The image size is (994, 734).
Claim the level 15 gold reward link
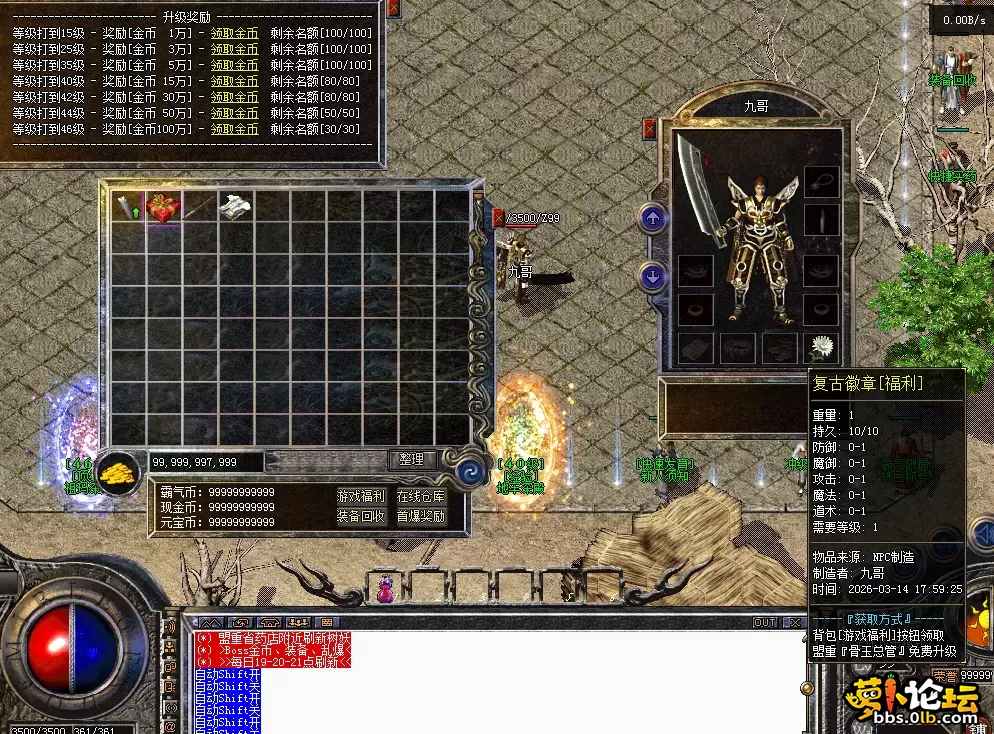coord(234,33)
